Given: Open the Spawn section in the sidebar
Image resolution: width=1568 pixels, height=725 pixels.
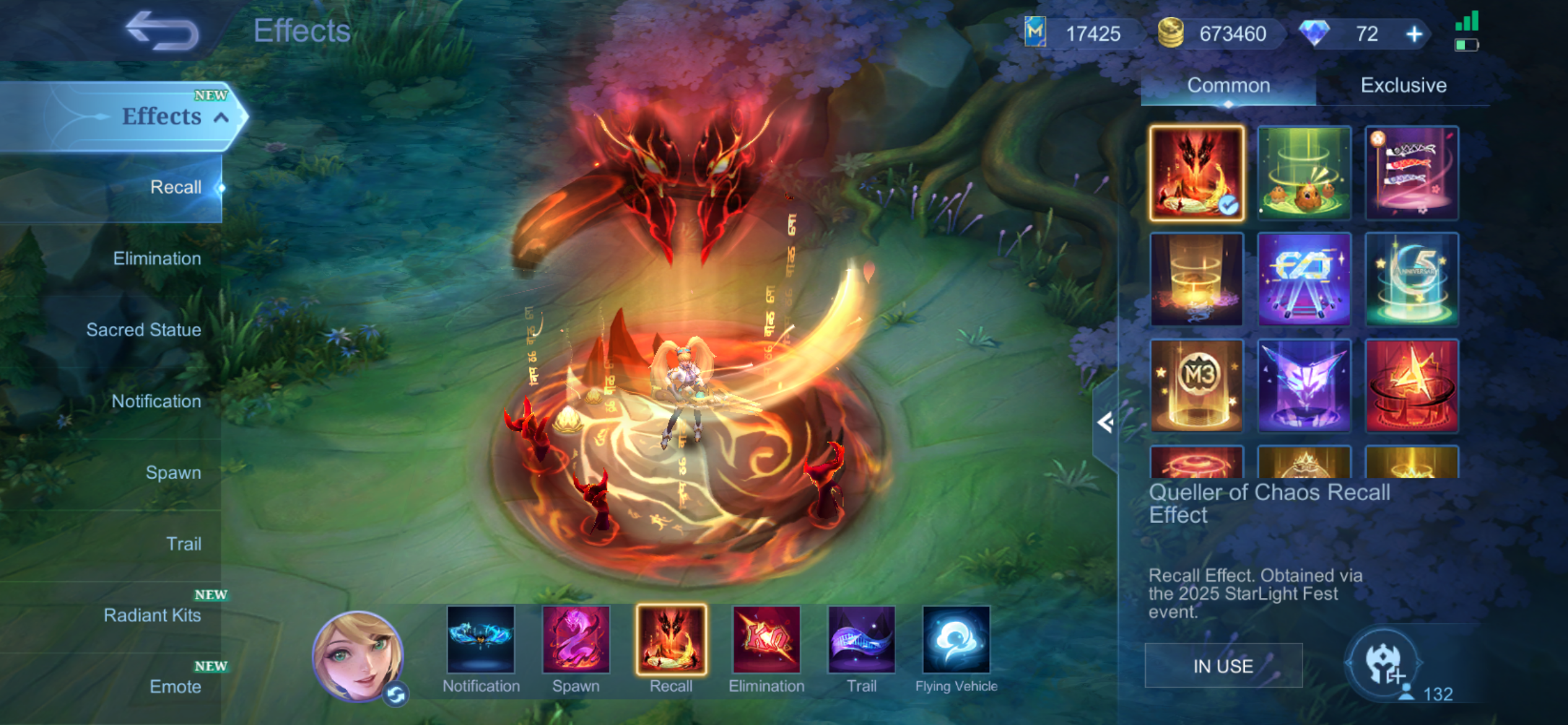Looking at the screenshot, I should coord(173,472).
